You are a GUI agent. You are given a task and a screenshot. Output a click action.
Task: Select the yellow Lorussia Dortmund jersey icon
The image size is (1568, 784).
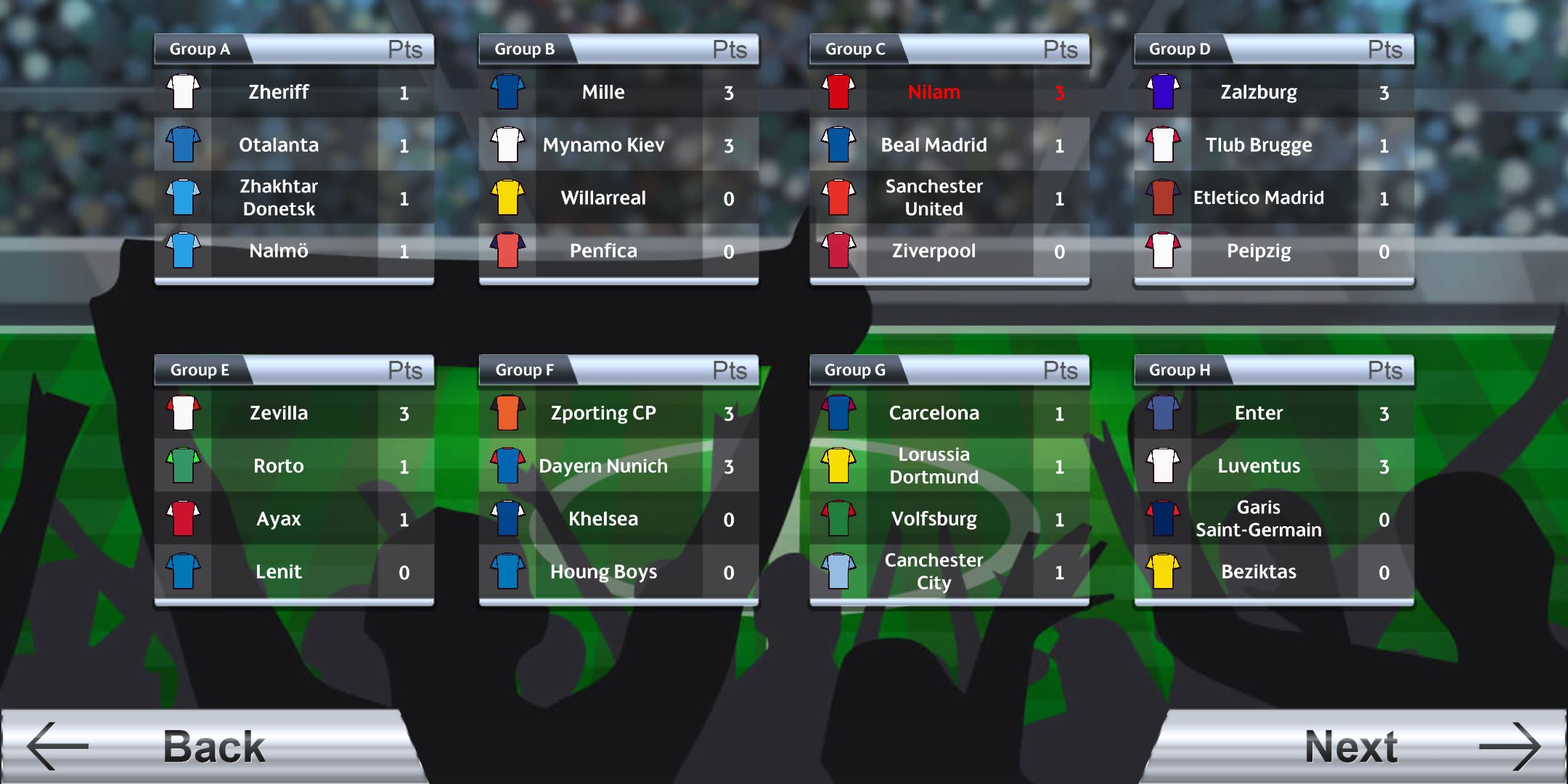(x=838, y=465)
